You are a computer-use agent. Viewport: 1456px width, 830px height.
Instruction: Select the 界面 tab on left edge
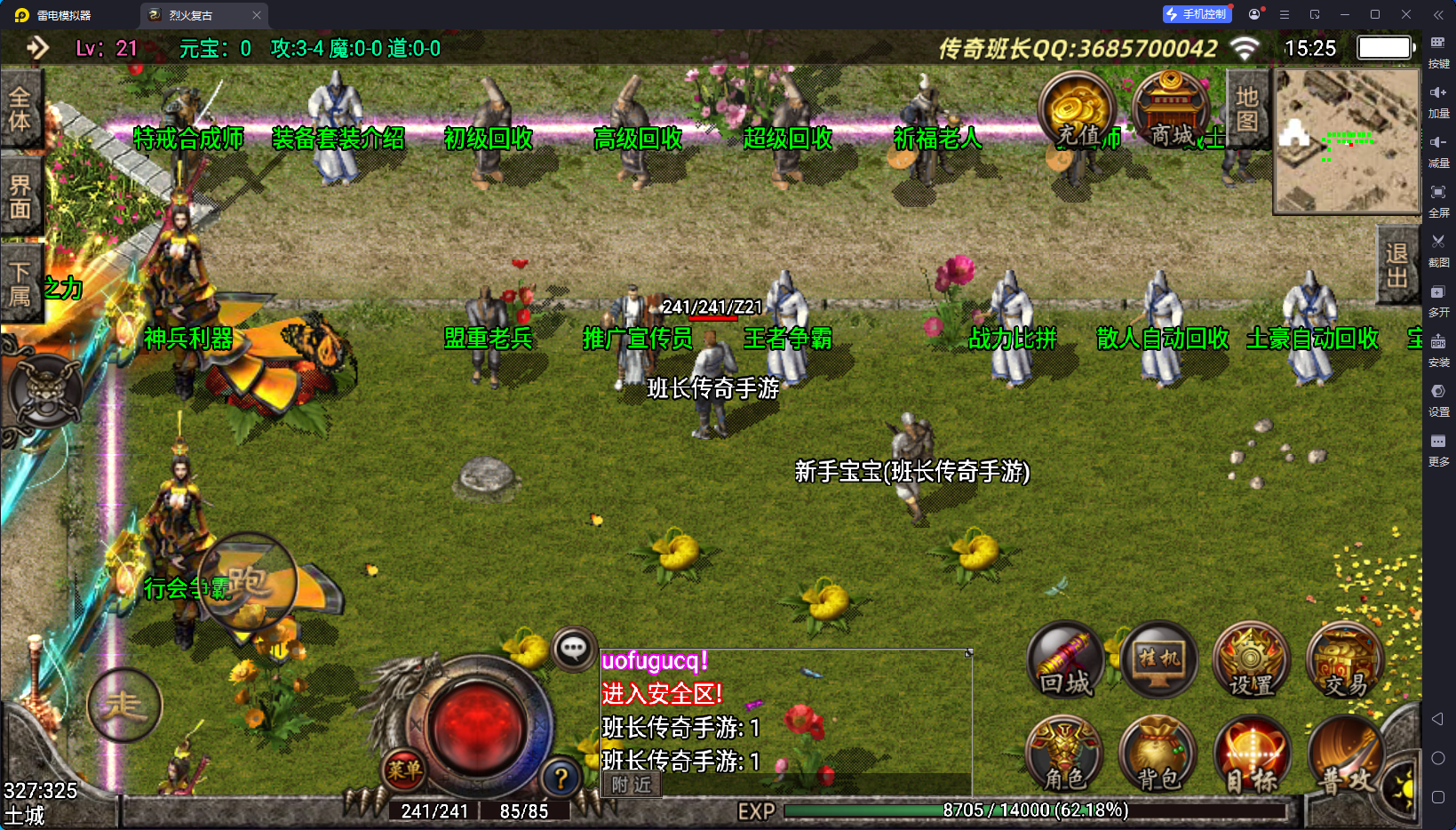click(20, 197)
